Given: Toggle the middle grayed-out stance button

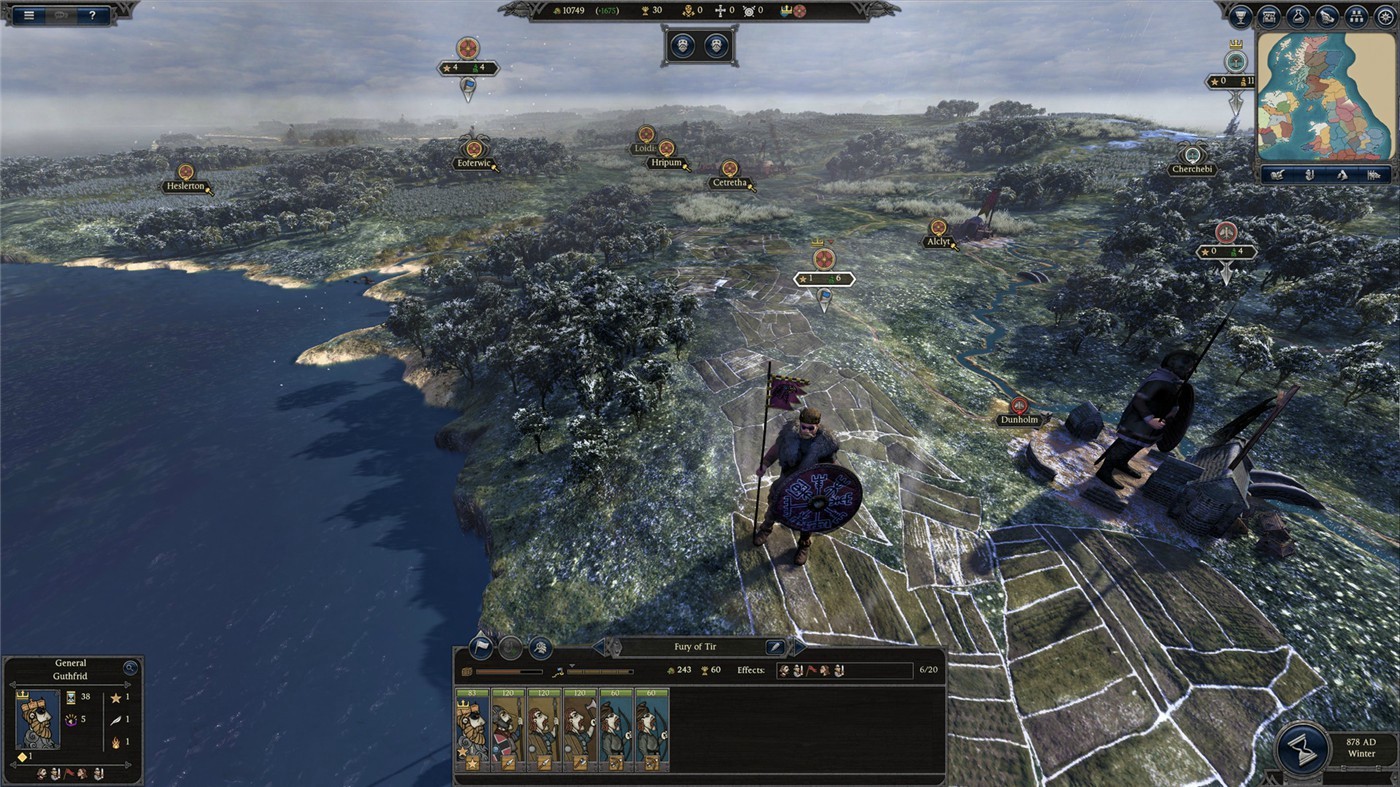Looking at the screenshot, I should click(x=509, y=647).
